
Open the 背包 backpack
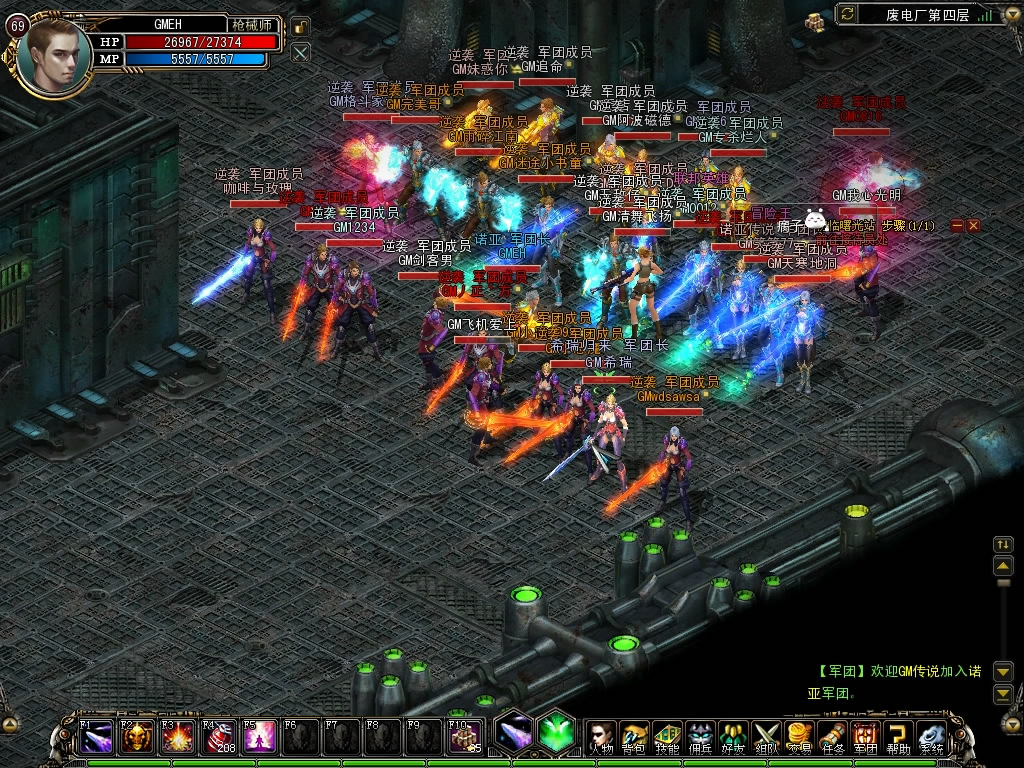tap(634, 736)
